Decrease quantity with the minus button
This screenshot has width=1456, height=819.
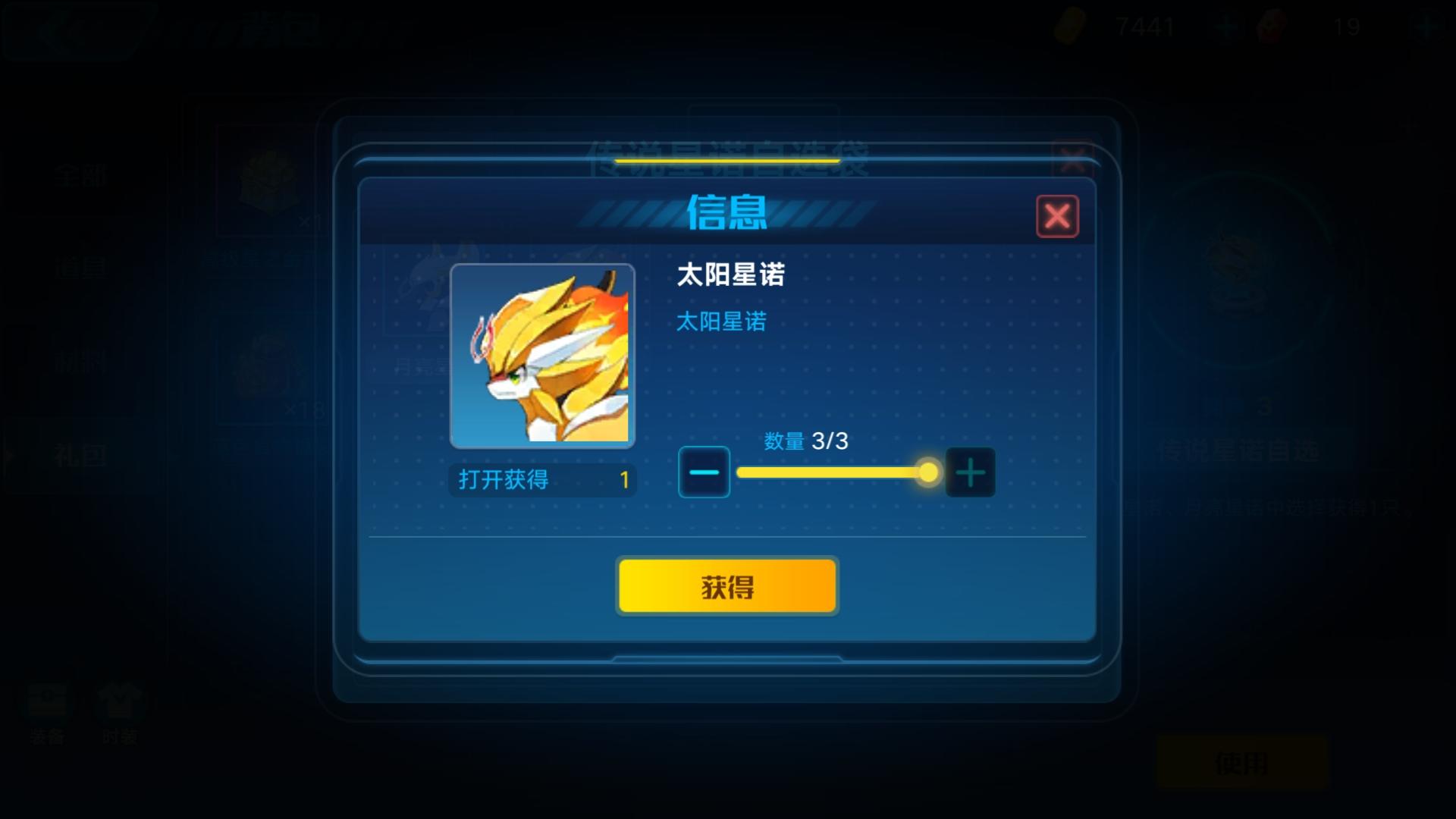(x=704, y=472)
